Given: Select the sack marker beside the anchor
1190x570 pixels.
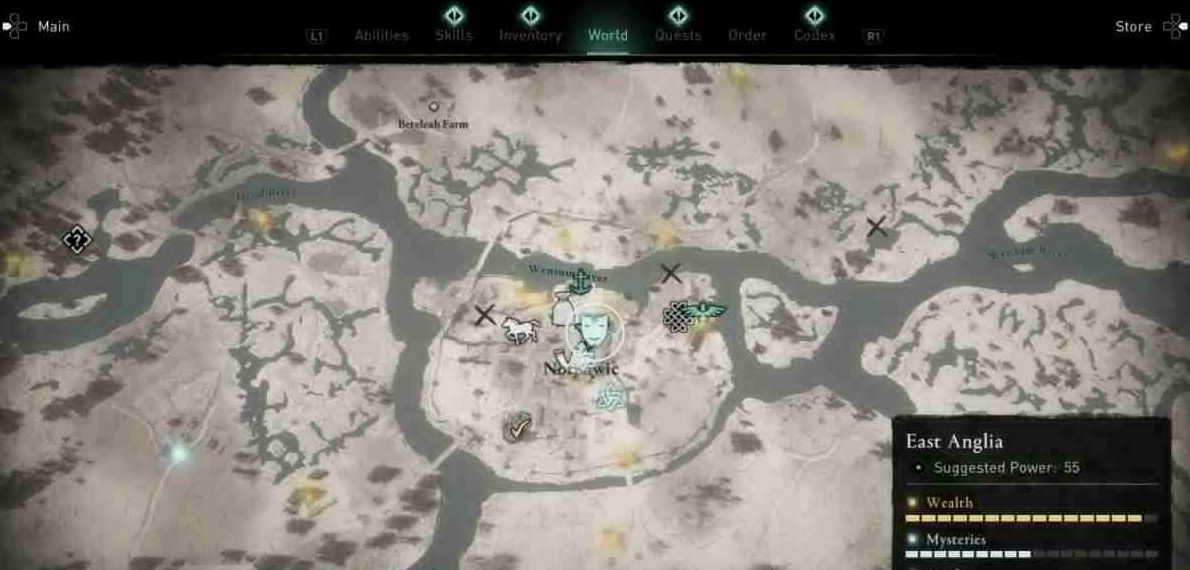Looking at the screenshot, I should (562, 304).
